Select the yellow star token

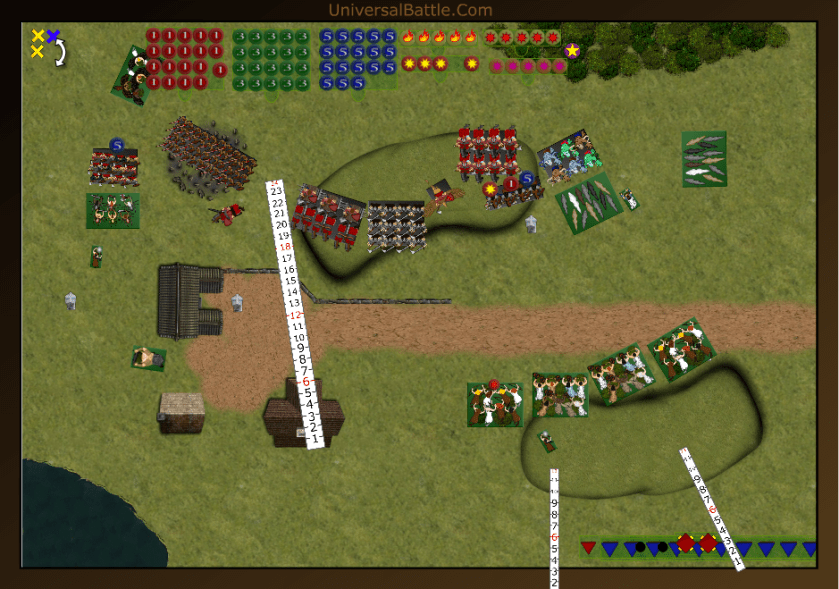[x=572, y=50]
